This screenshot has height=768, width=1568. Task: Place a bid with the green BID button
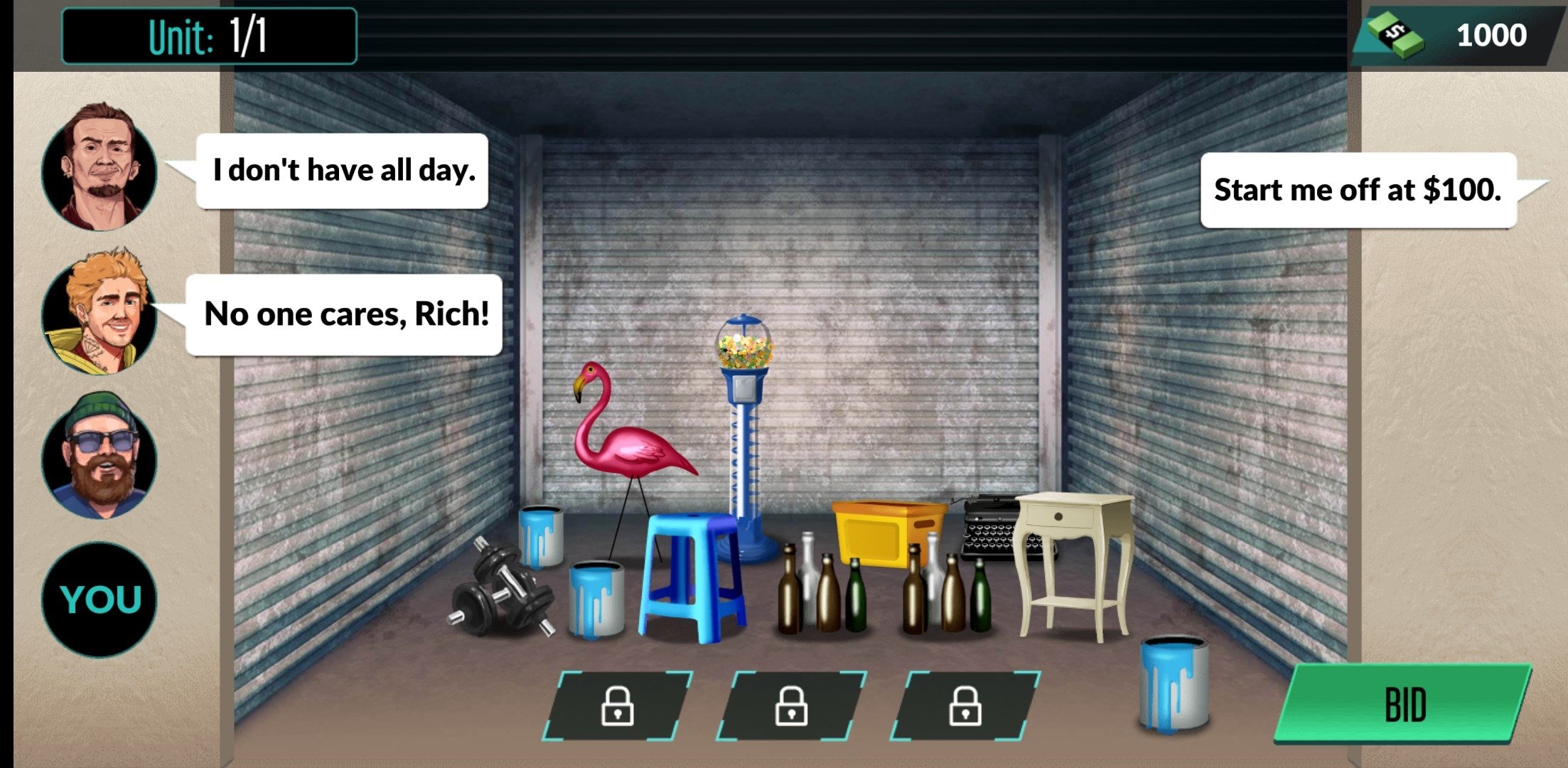click(x=1404, y=704)
